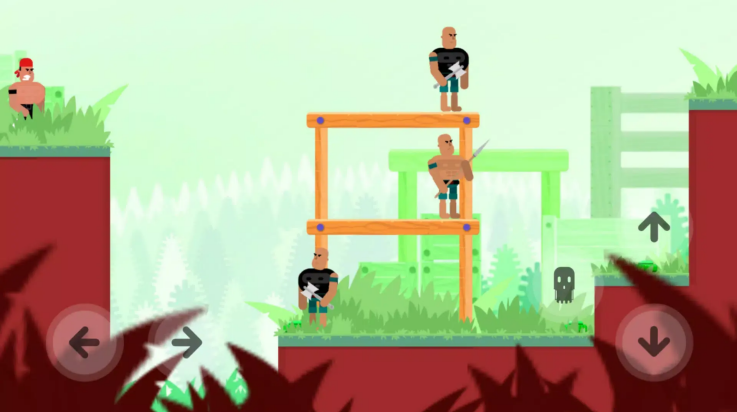737x412 pixels.
Task: Tap the right arrow movement button
Action: click(x=185, y=342)
